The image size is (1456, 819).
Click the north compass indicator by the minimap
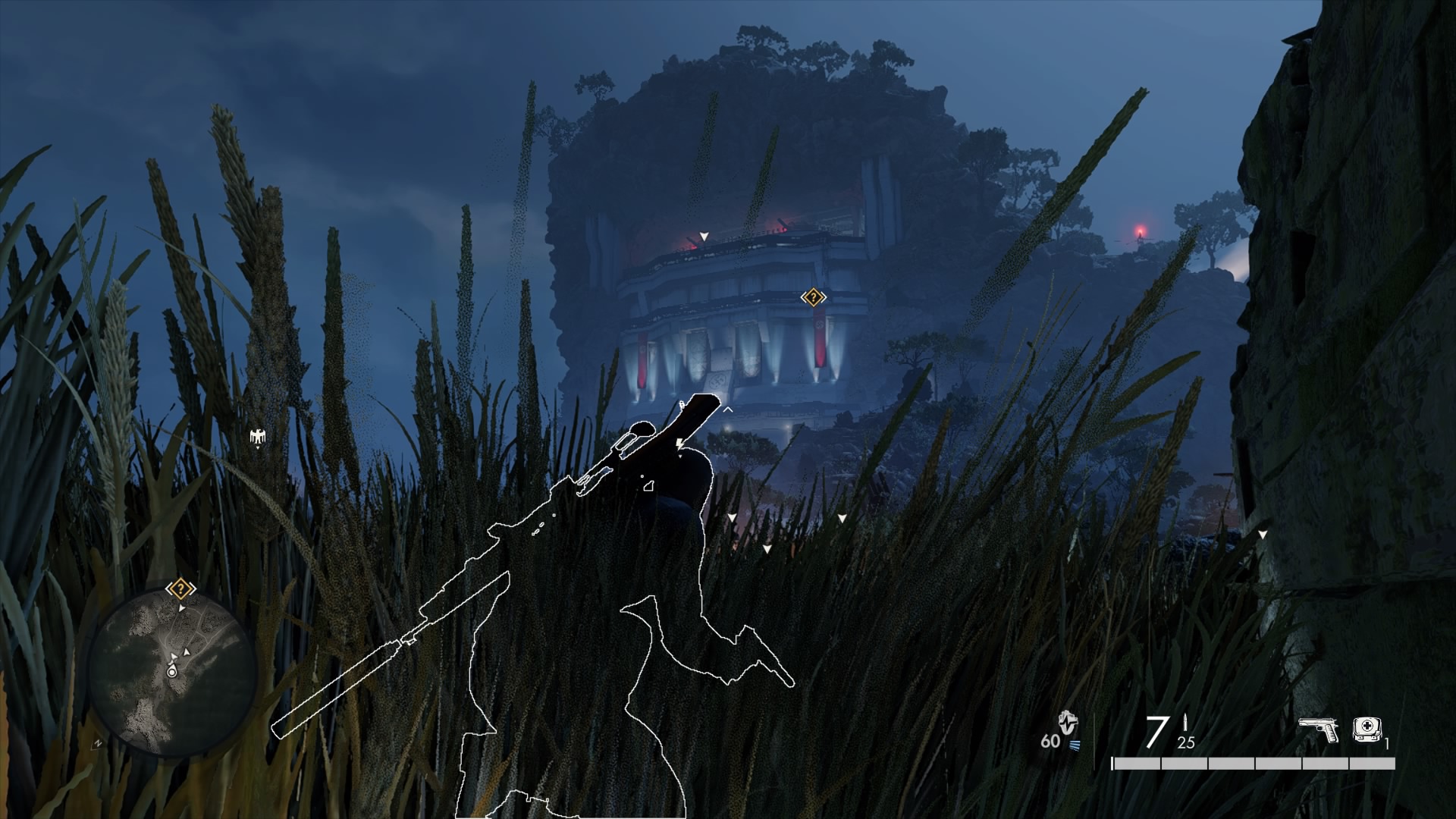[97, 744]
